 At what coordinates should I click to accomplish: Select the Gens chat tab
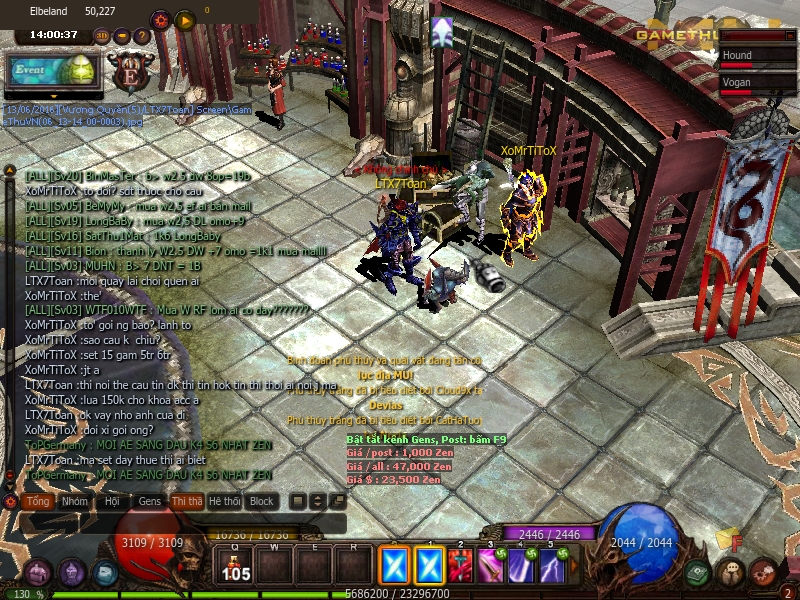tap(149, 501)
